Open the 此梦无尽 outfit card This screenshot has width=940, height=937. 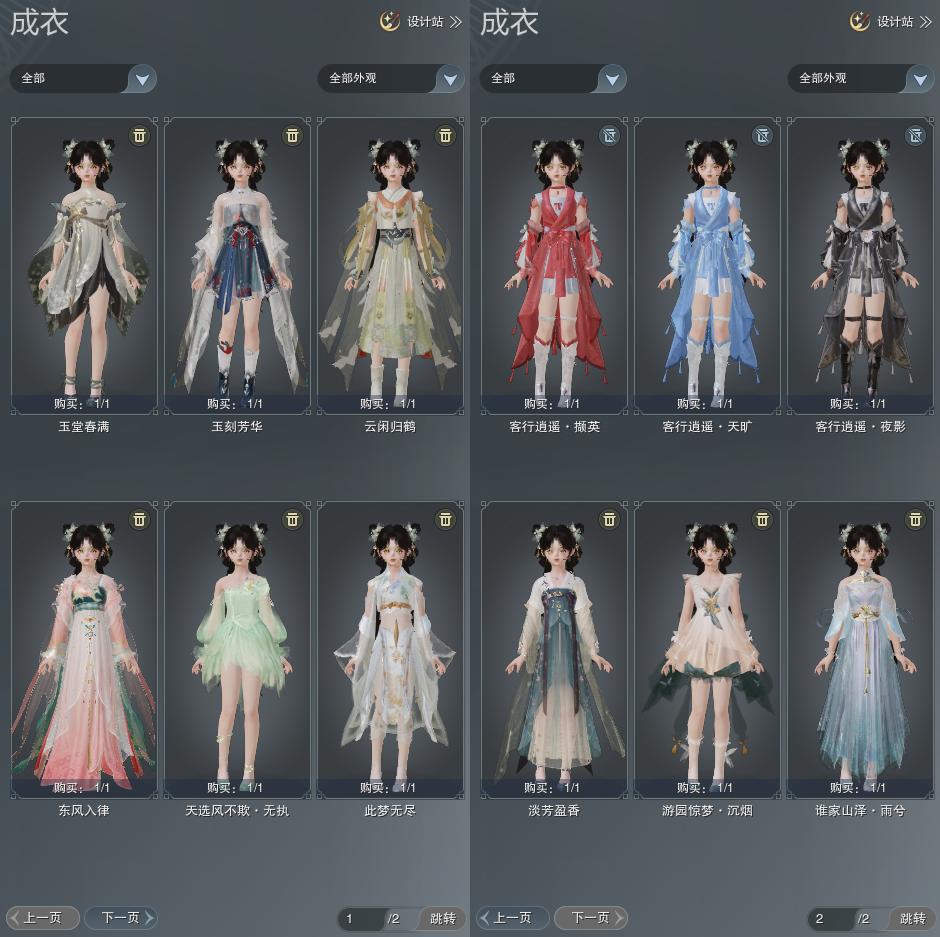(390, 649)
